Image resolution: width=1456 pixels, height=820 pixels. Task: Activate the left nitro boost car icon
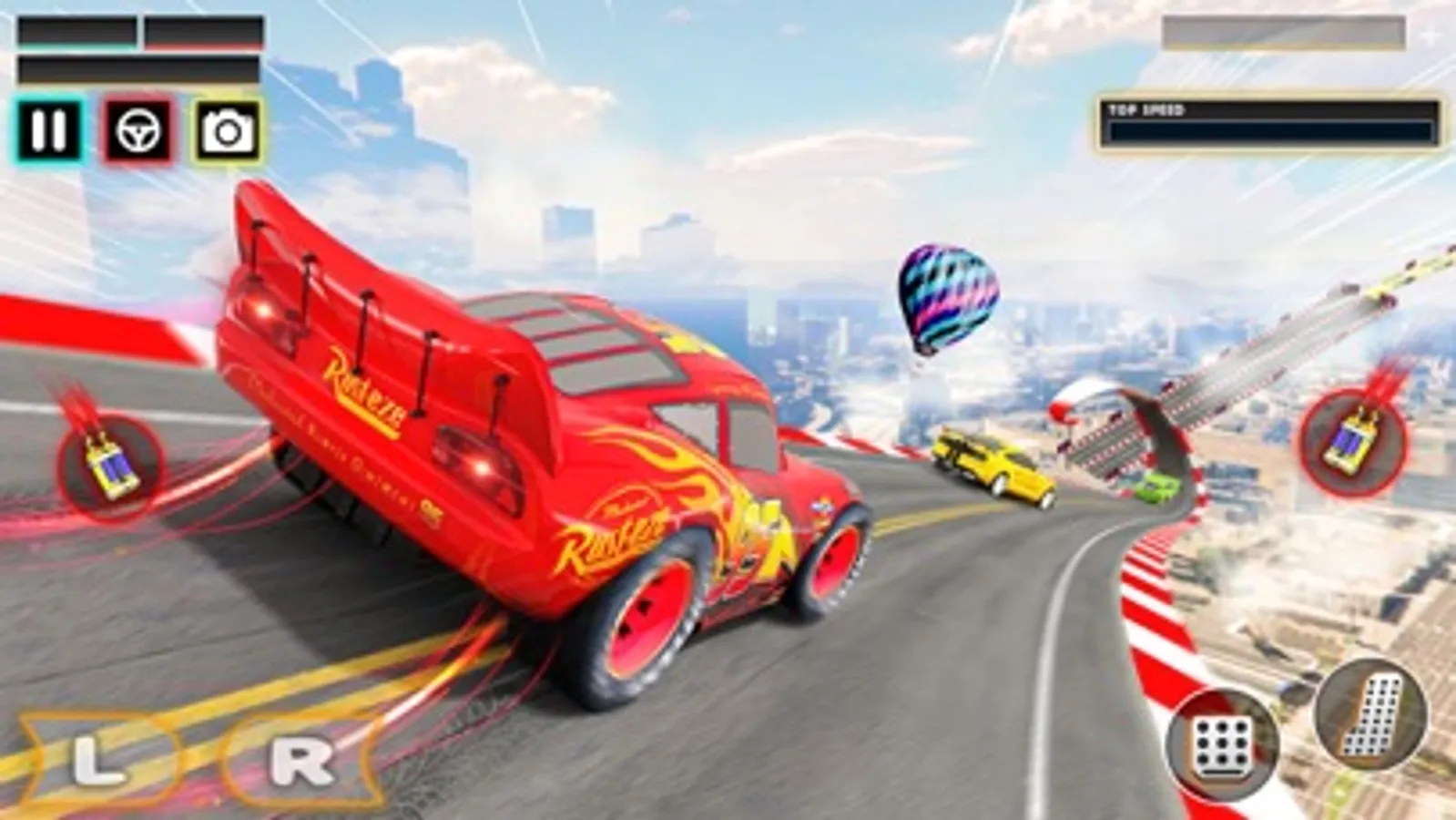pyautogui.click(x=109, y=465)
